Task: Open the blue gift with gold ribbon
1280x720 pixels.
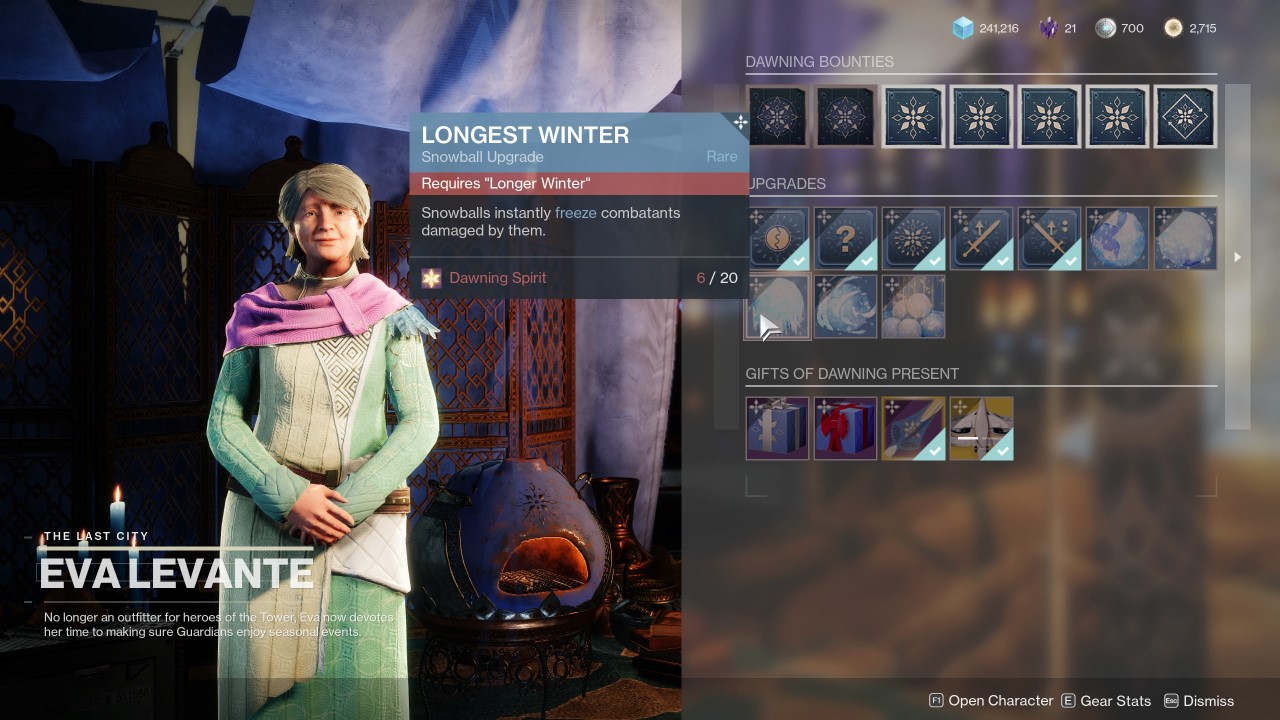Action: pyautogui.click(x=778, y=428)
